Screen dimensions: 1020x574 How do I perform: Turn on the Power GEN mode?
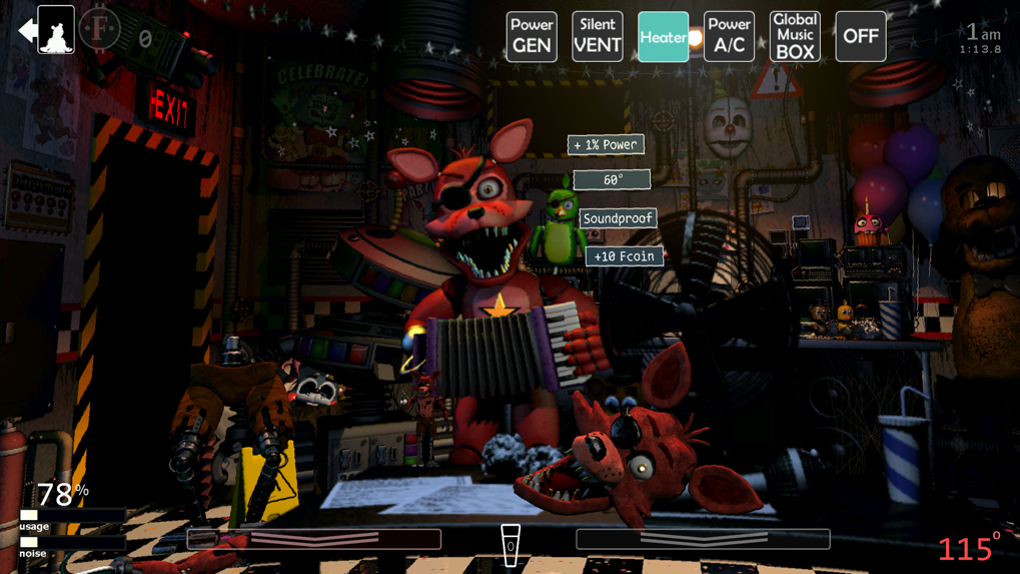pyautogui.click(x=531, y=37)
